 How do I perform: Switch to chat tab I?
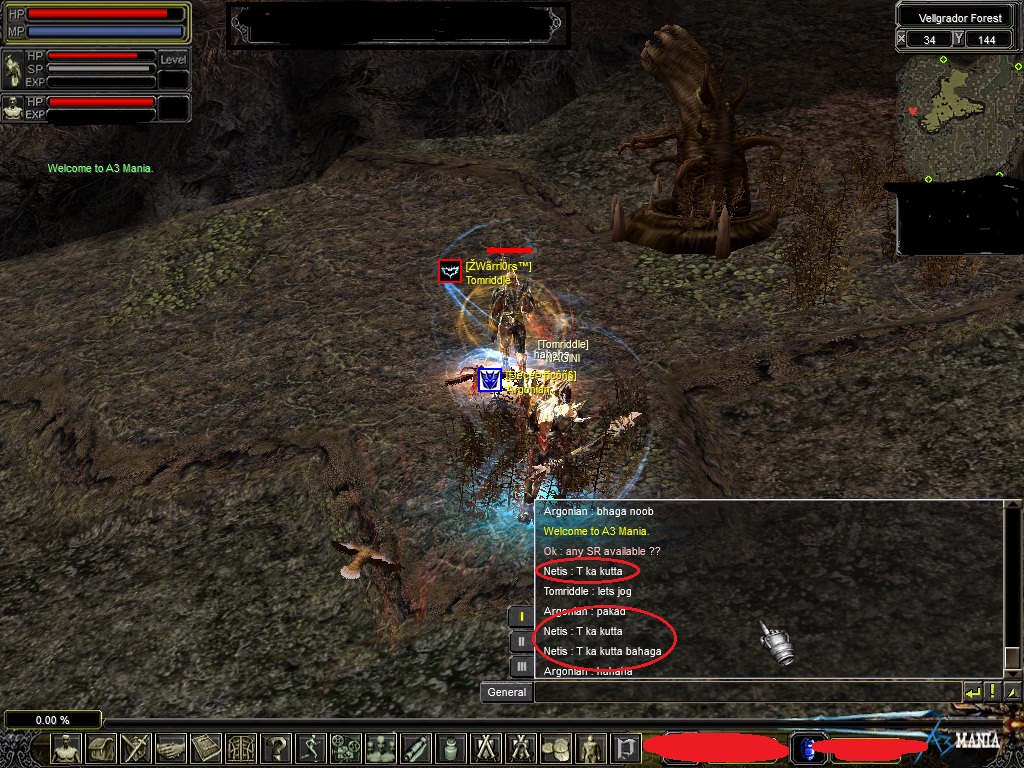[x=521, y=617]
